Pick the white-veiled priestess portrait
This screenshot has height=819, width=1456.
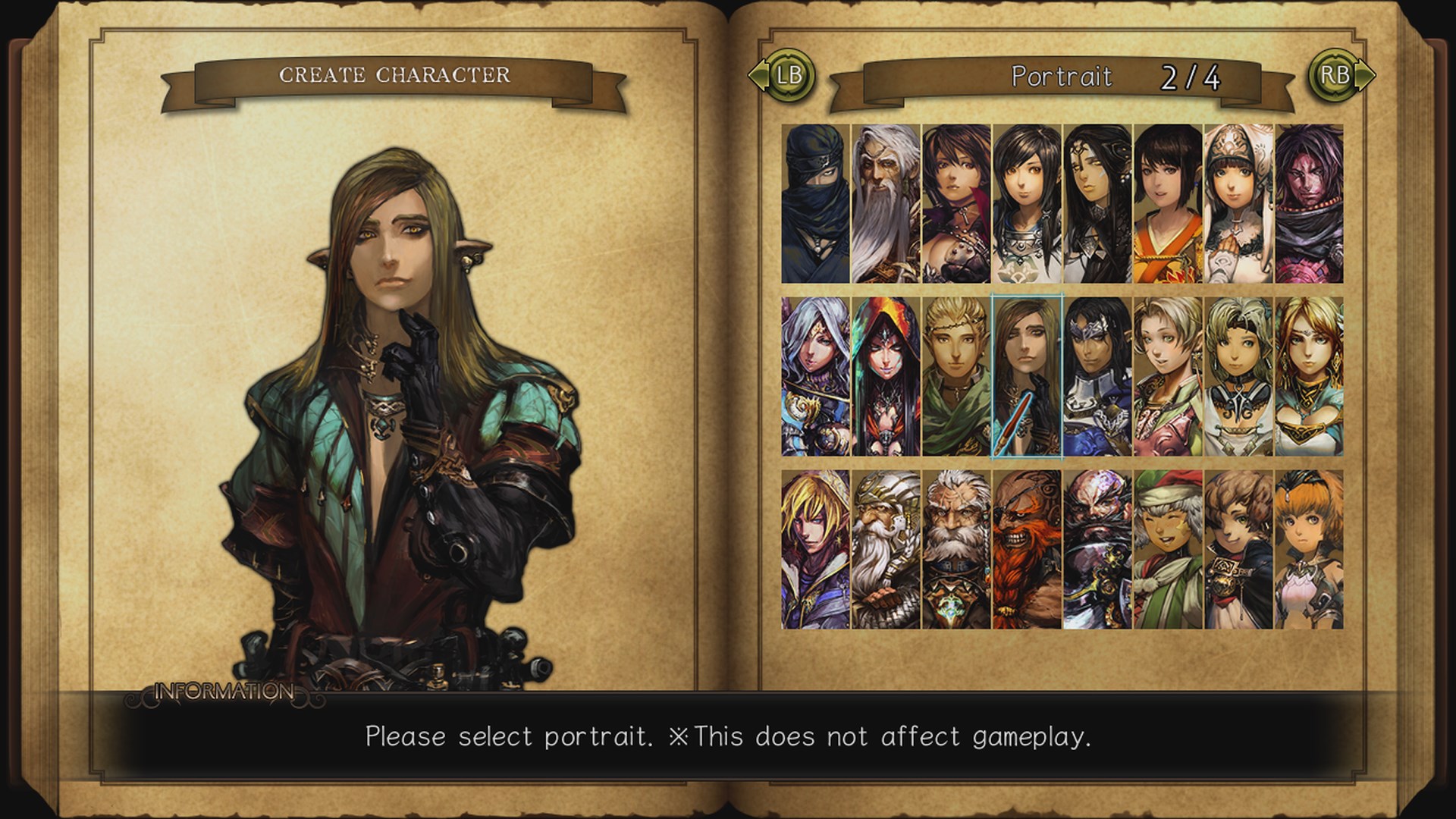1241,205
